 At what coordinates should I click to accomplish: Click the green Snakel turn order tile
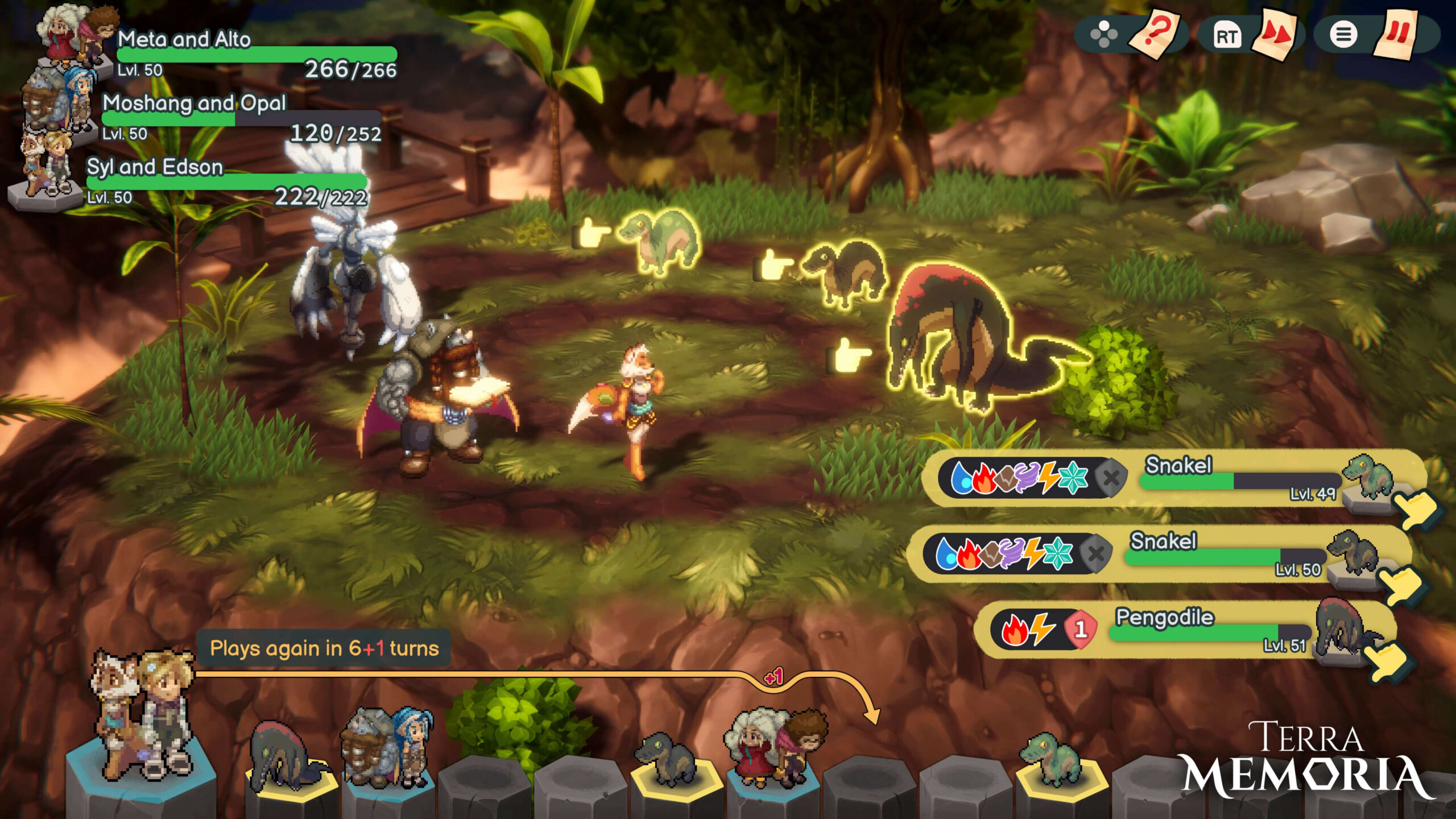[x=1052, y=759]
